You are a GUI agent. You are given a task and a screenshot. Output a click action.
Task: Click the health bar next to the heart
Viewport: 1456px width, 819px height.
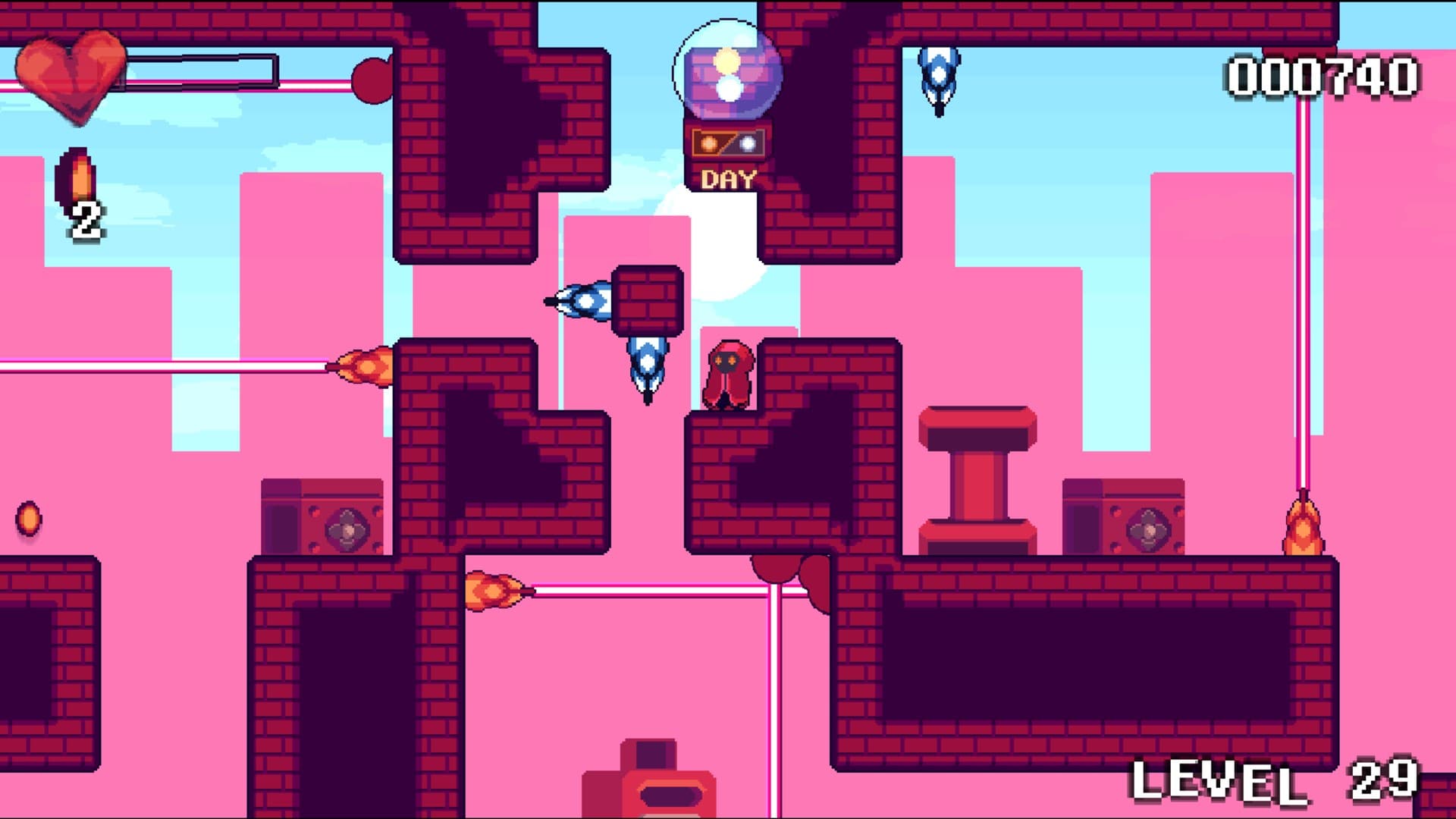pos(201,71)
